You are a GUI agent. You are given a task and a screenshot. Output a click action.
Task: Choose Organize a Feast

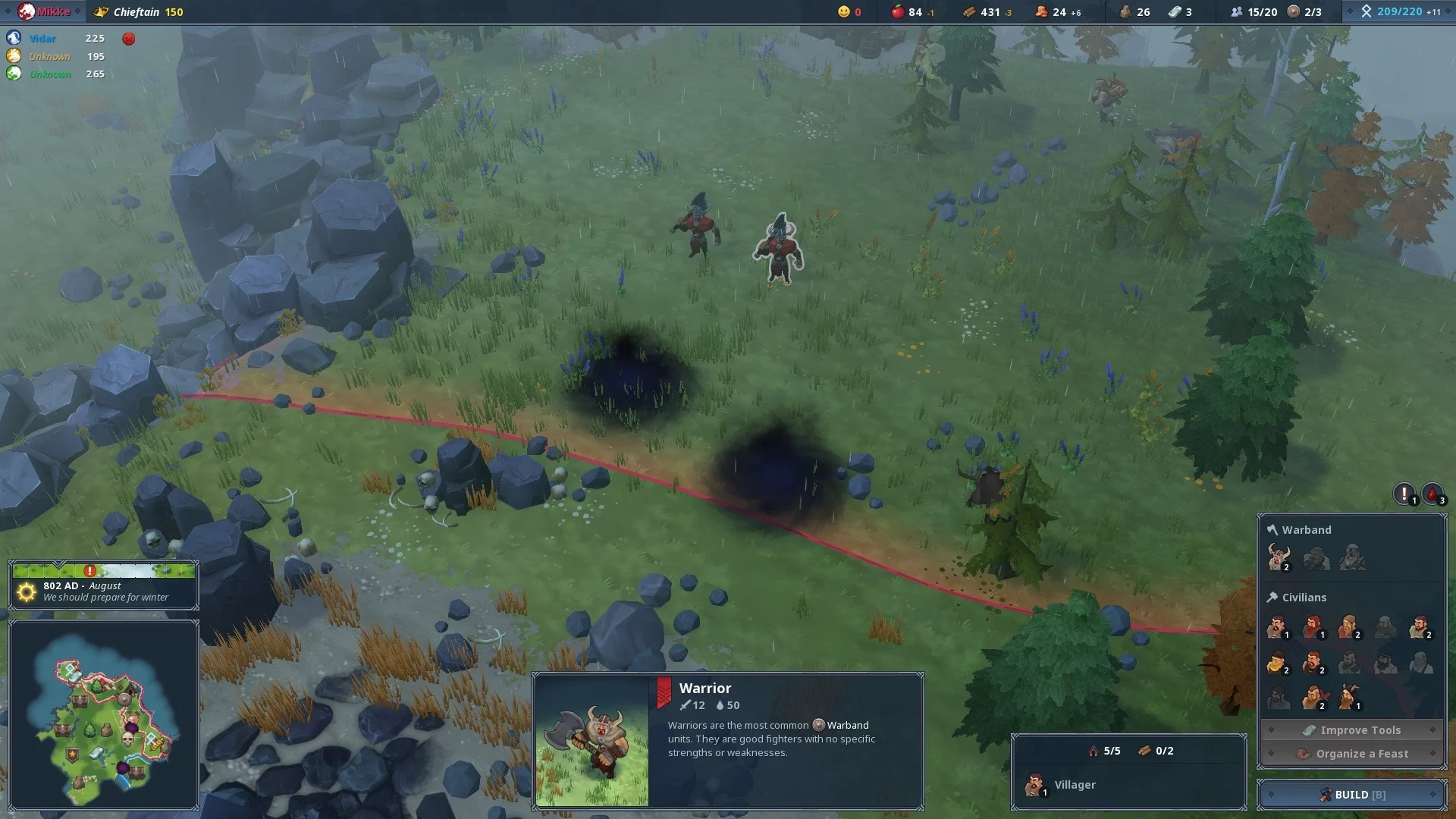tap(1352, 754)
